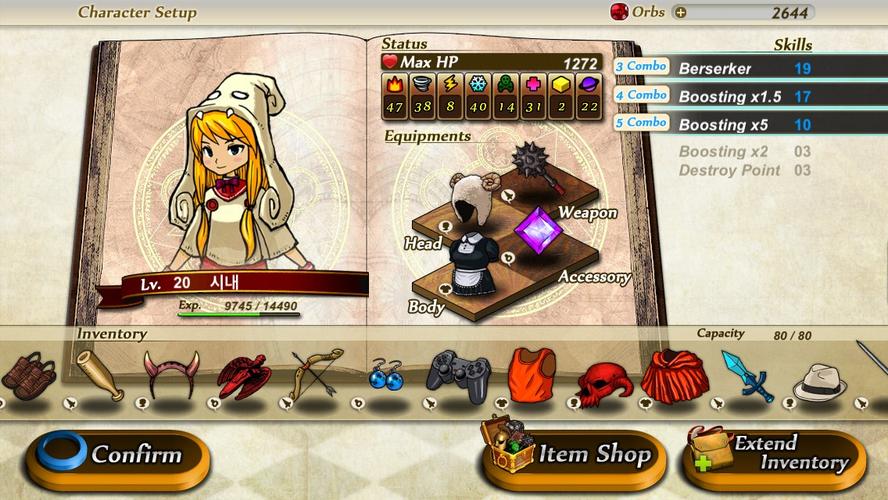Image resolution: width=888 pixels, height=500 pixels.
Task: Choose Extend Inventory
Action: click(x=774, y=455)
